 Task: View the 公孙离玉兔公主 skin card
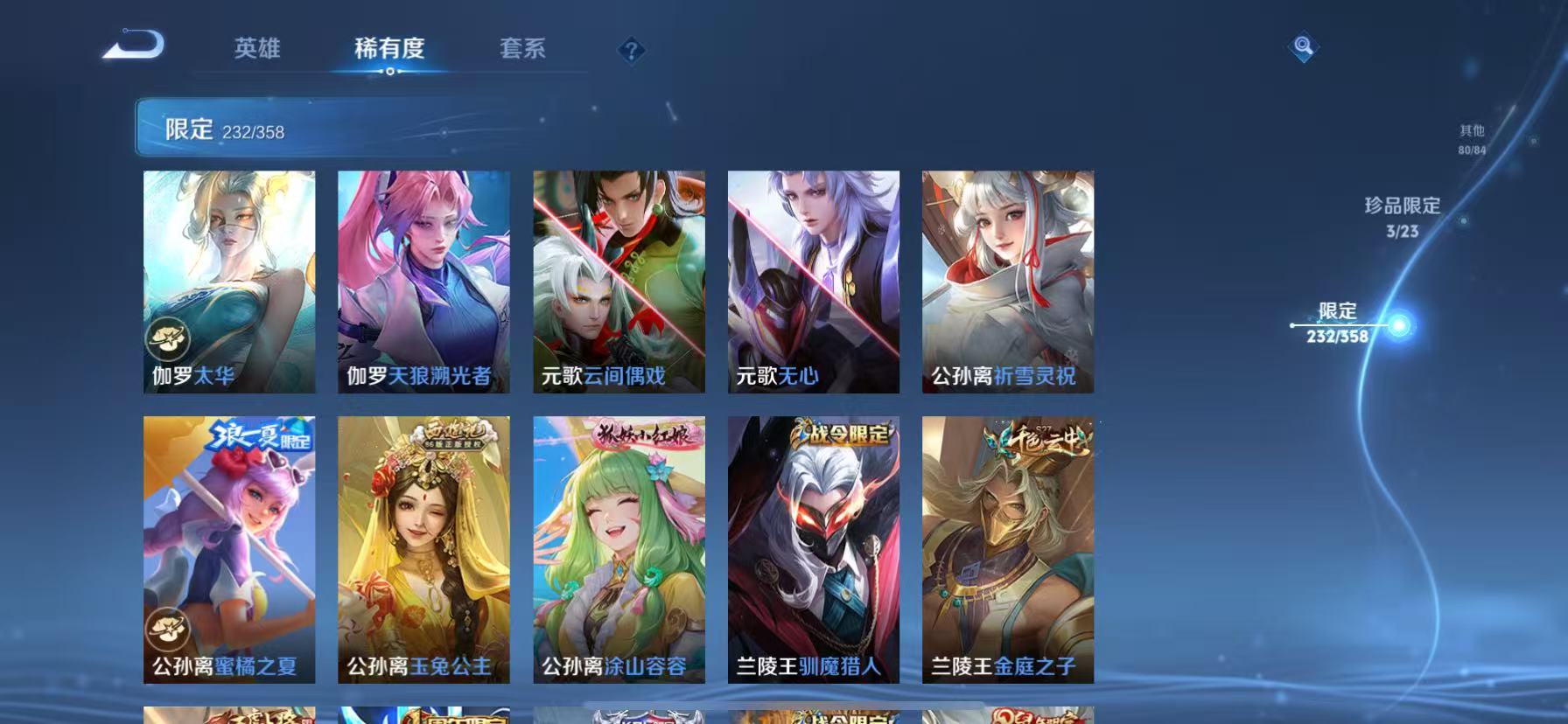(423, 551)
